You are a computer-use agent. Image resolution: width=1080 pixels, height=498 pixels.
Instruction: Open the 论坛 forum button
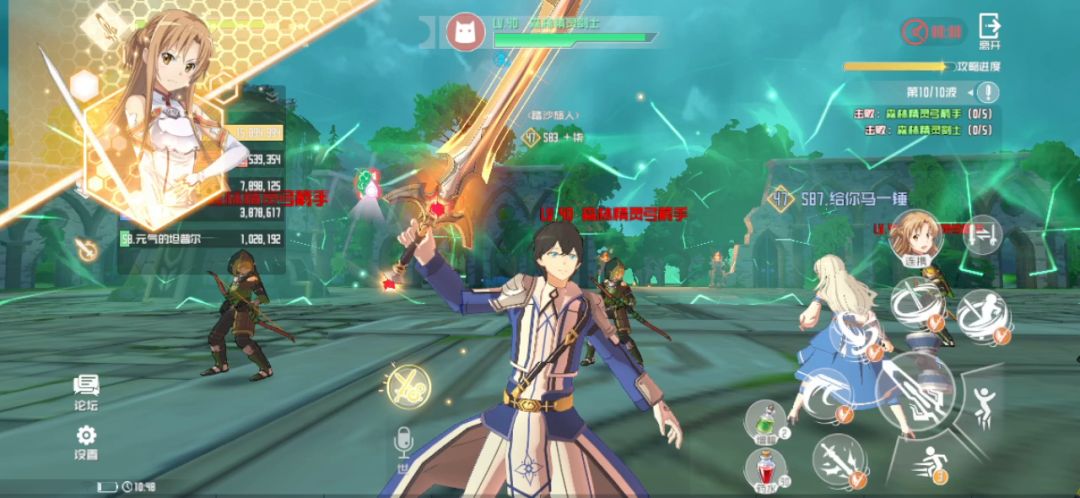(86, 392)
